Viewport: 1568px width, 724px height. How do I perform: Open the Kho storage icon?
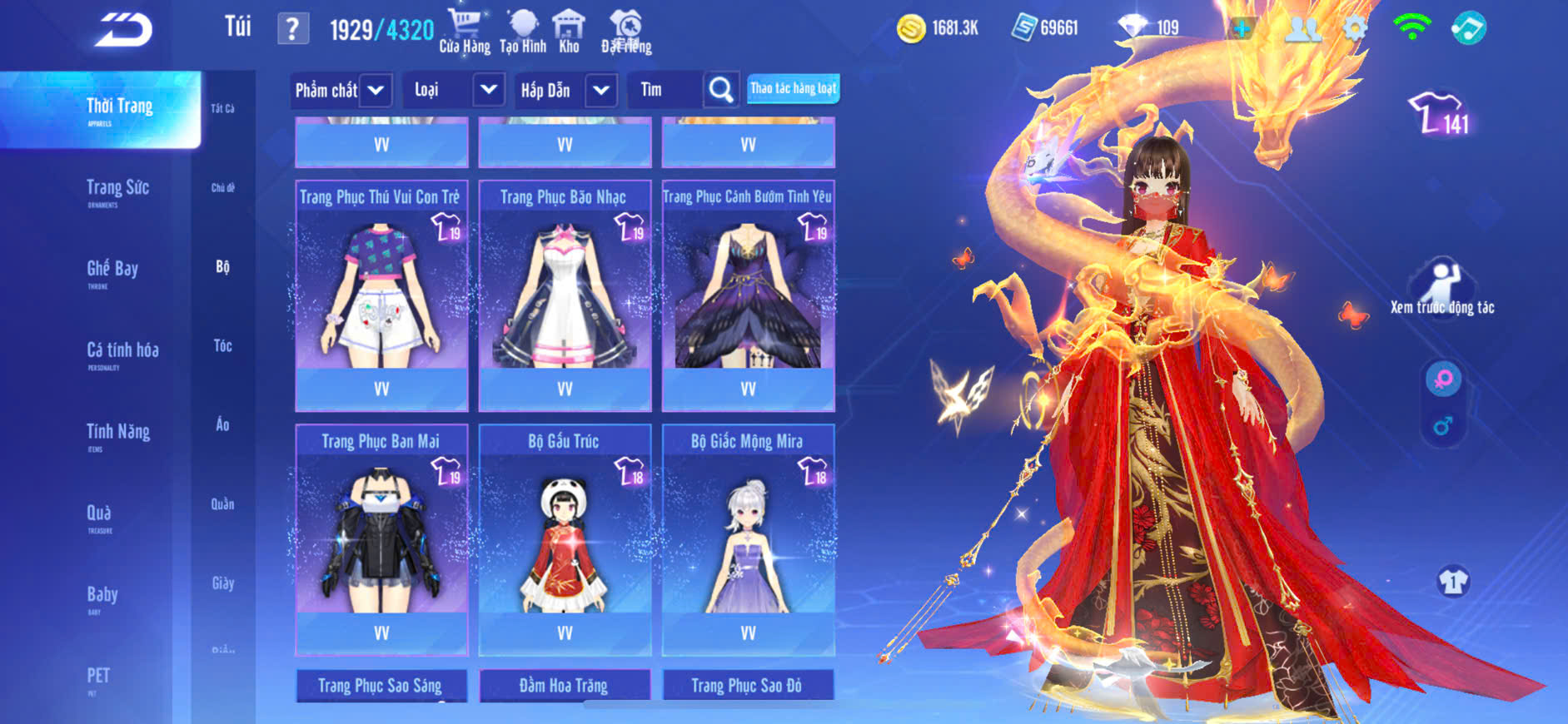point(569,32)
